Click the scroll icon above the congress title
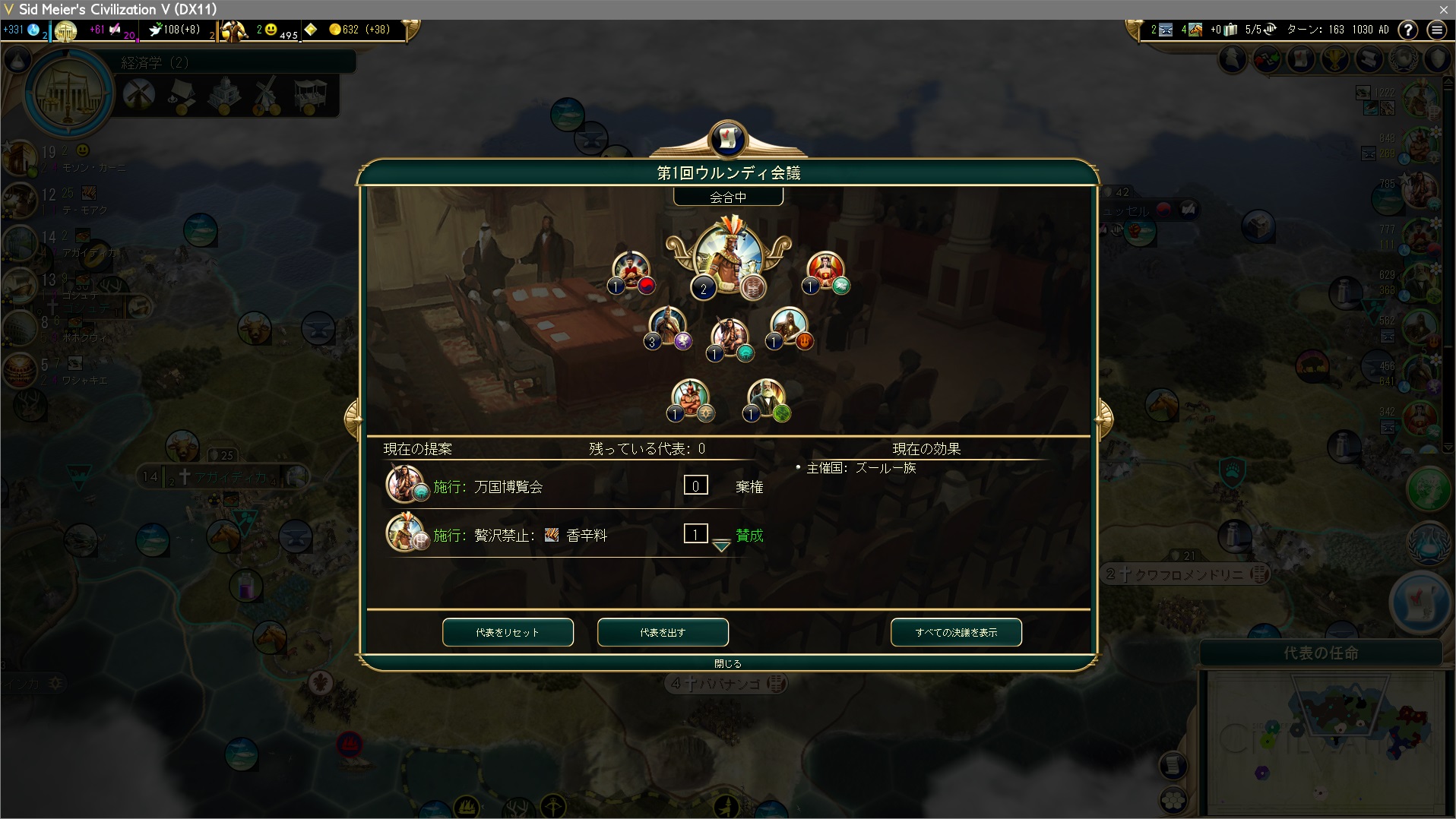The width and height of the screenshot is (1456, 819). pos(727,138)
